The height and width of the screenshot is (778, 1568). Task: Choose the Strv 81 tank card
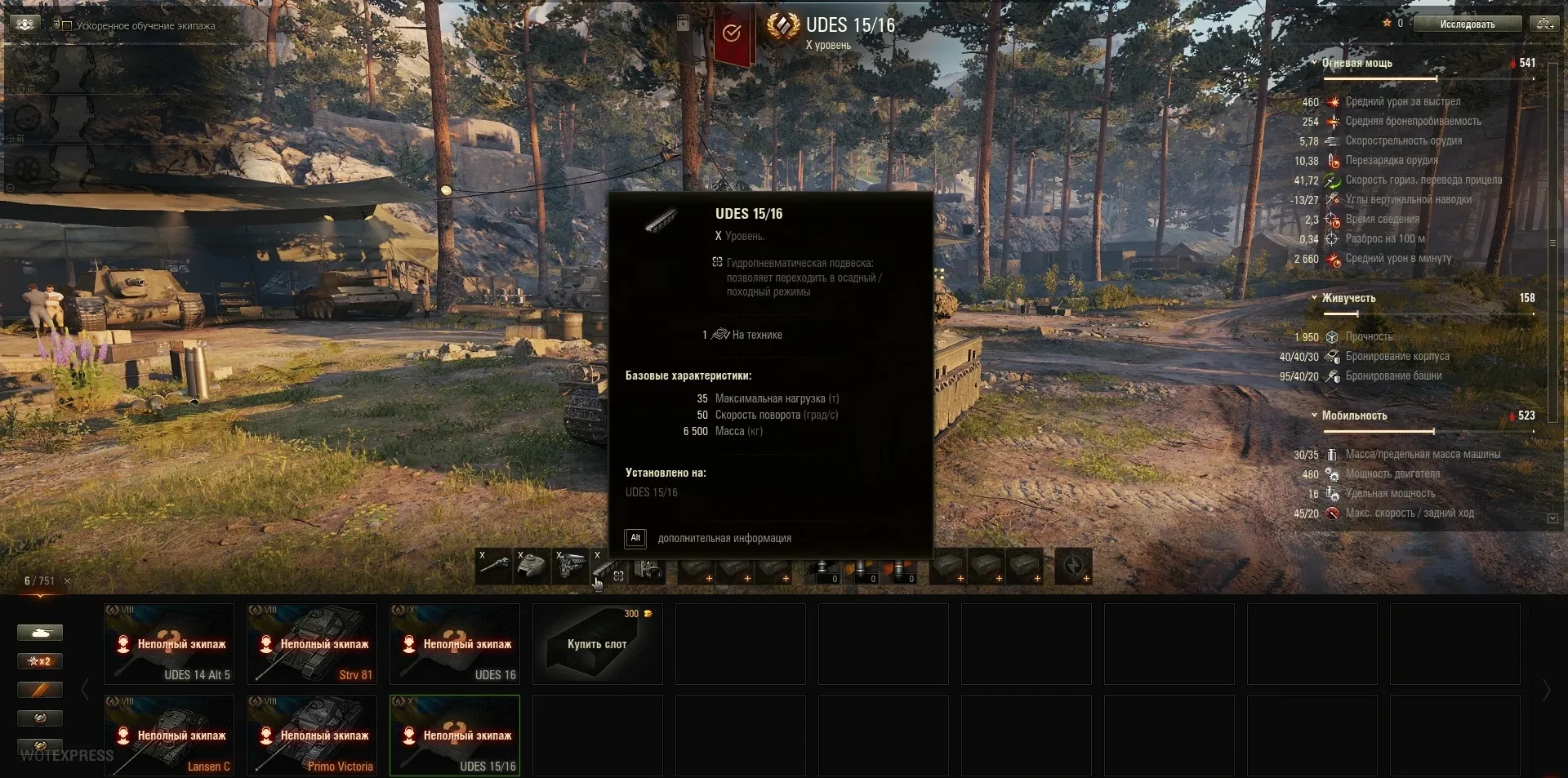coord(312,644)
